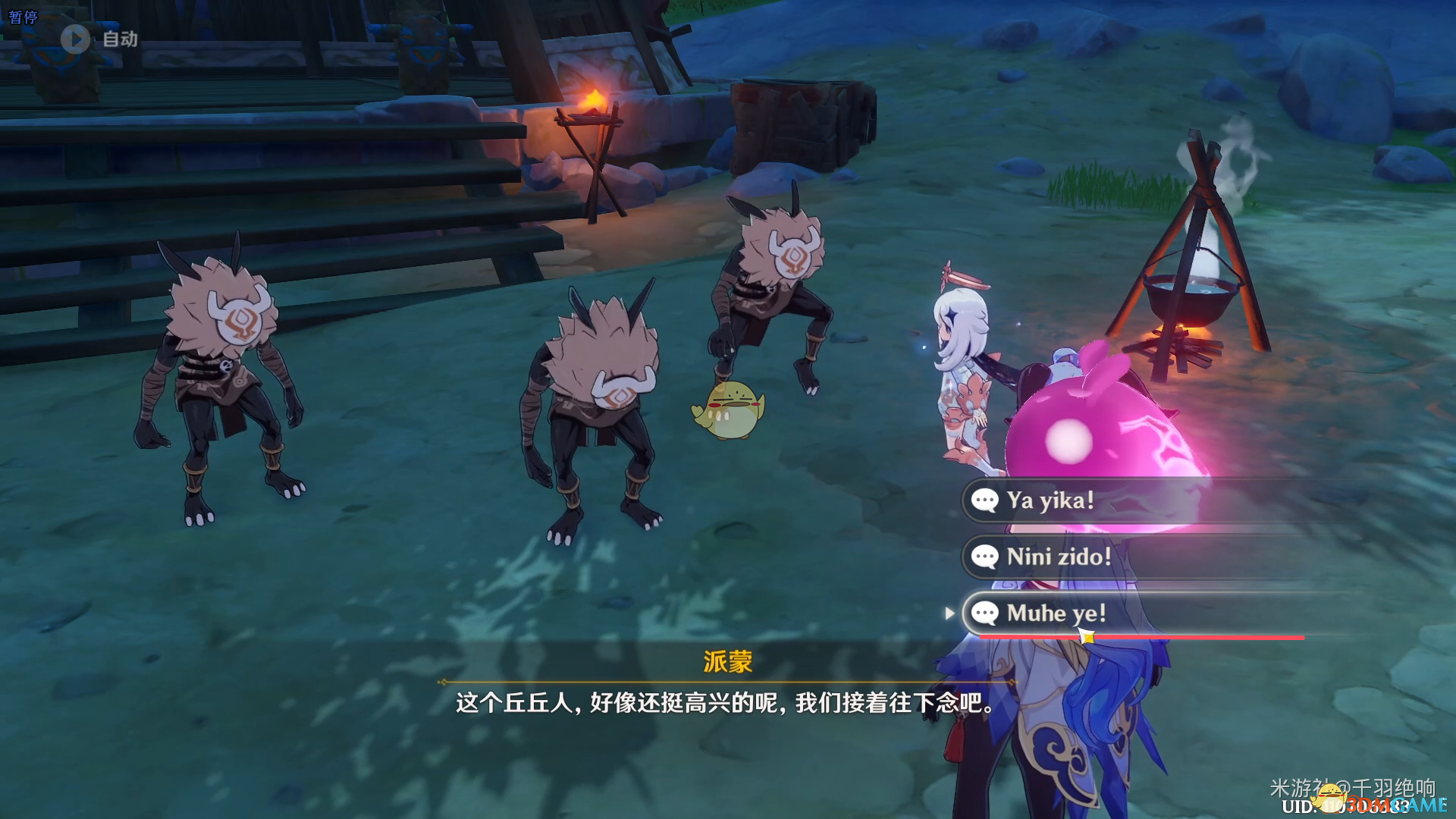Click the yellow star marker on the timer bar
The width and height of the screenshot is (1456, 819).
(x=1087, y=638)
